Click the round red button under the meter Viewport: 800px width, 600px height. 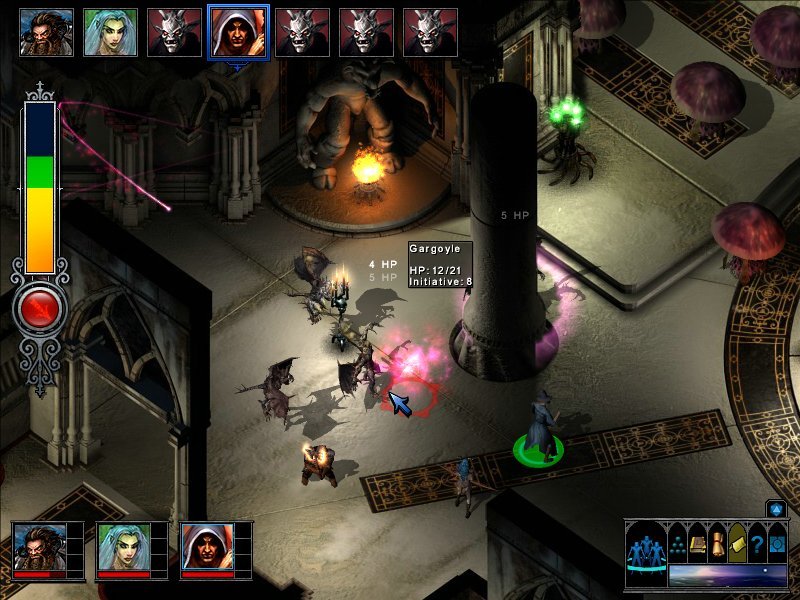coord(40,310)
